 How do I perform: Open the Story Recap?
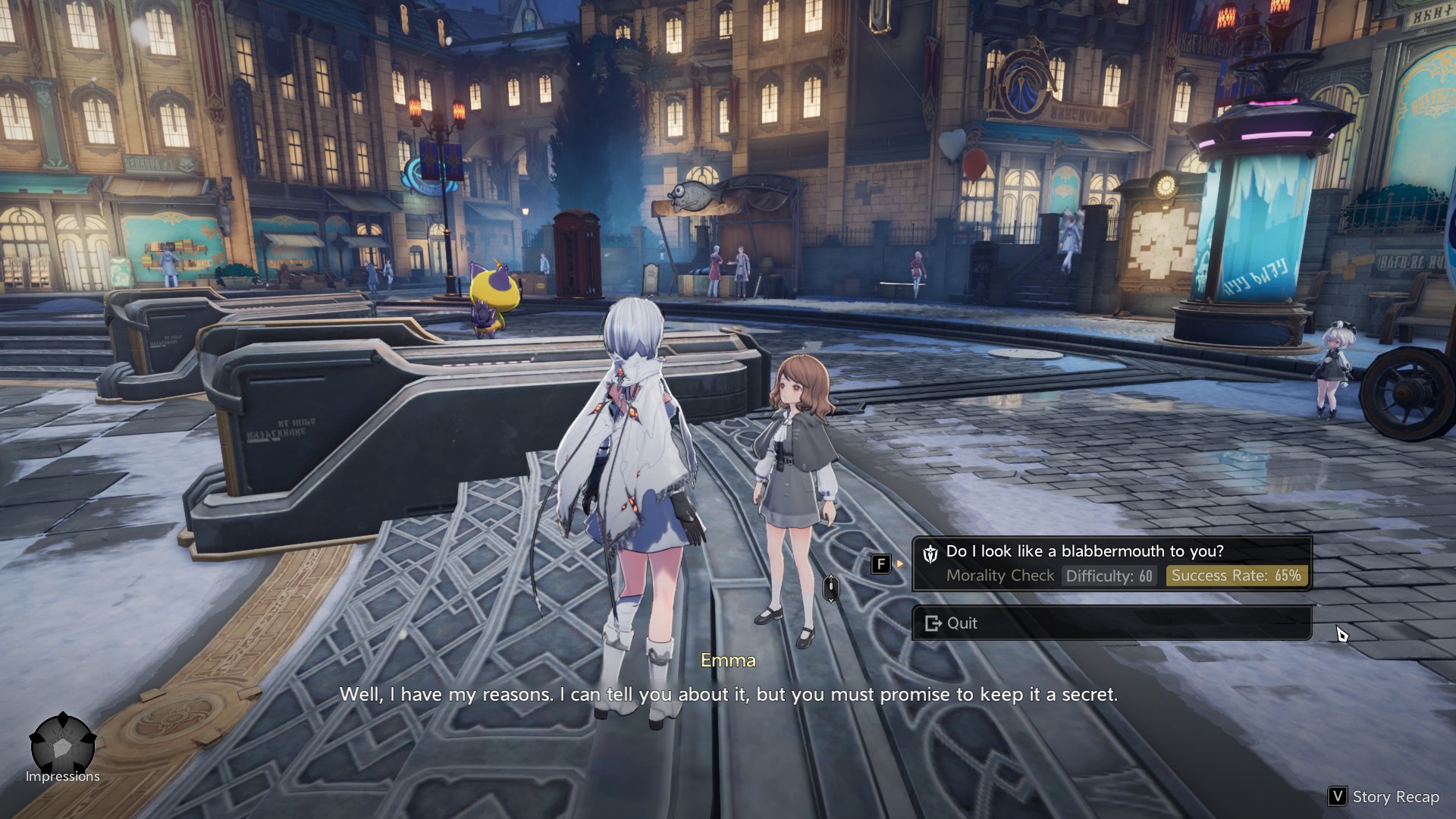(1384, 796)
